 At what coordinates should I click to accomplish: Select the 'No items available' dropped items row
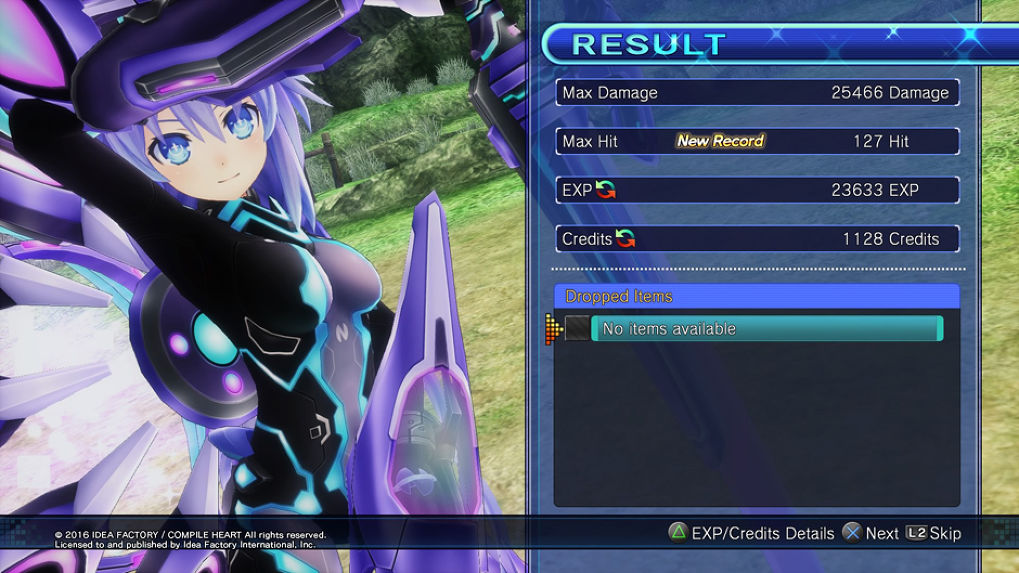[766, 329]
